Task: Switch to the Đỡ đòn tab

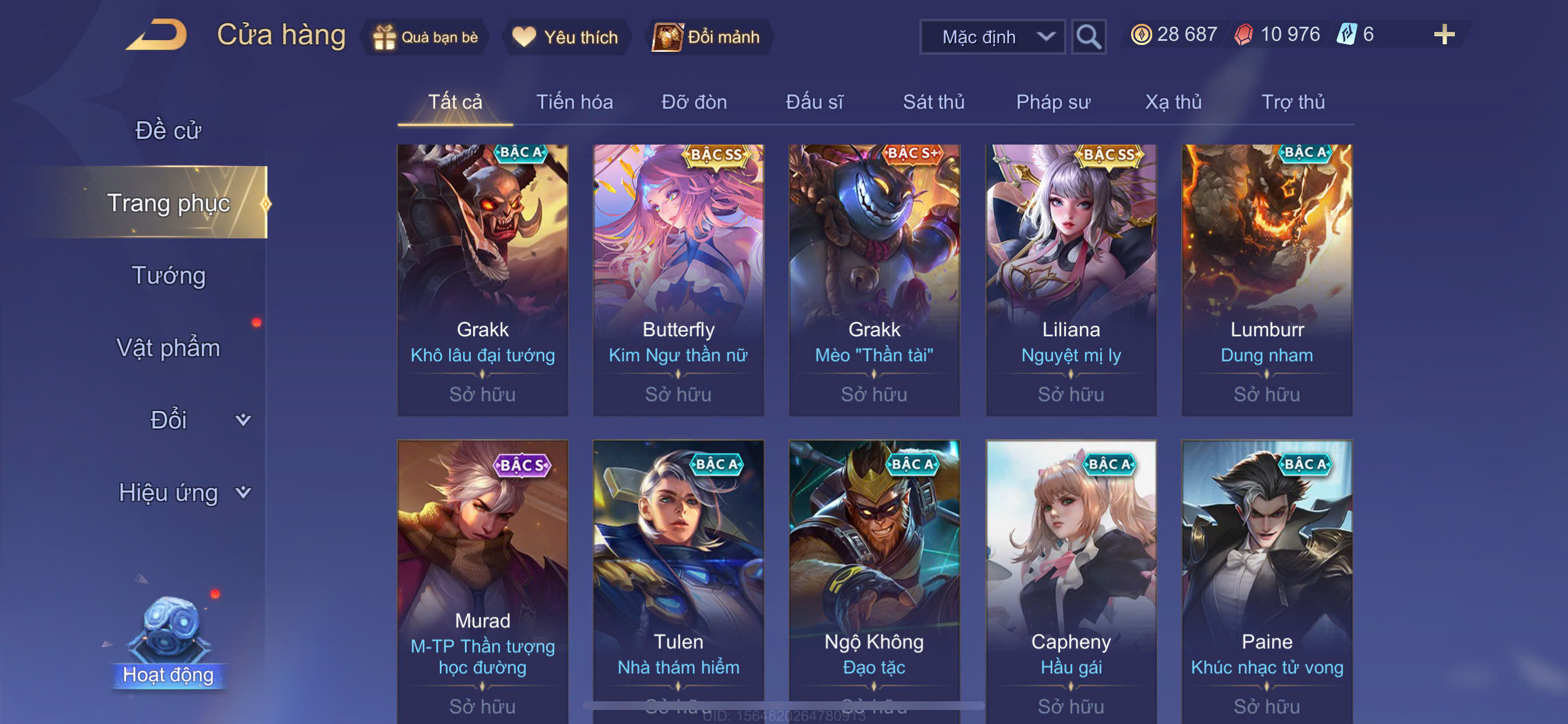Action: pyautogui.click(x=694, y=102)
